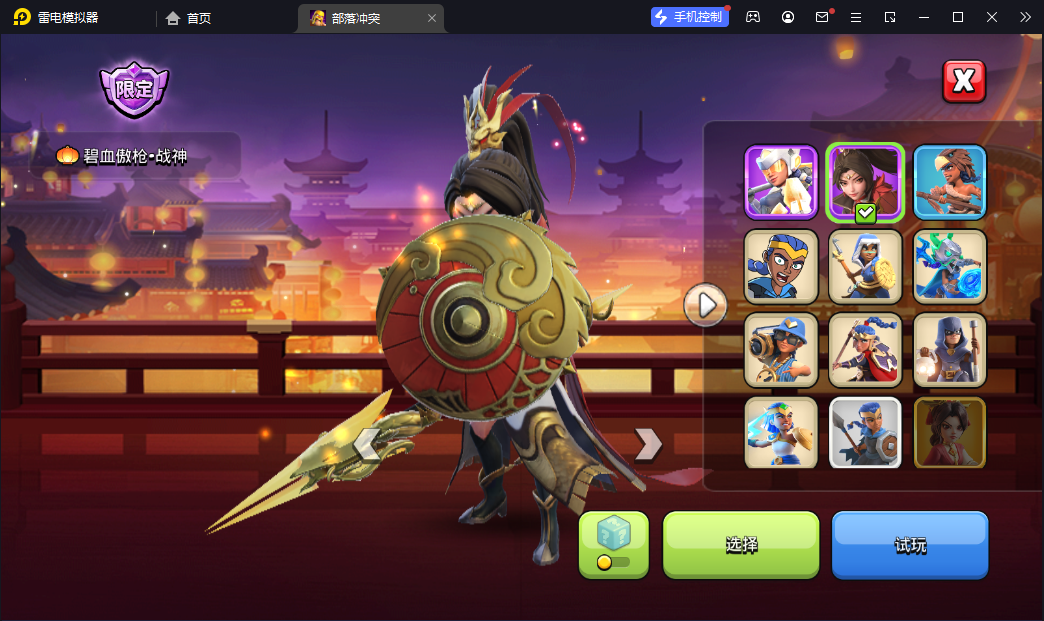Show the previous skin pose with left chevron
Image resolution: width=1044 pixels, height=621 pixels.
click(x=366, y=444)
